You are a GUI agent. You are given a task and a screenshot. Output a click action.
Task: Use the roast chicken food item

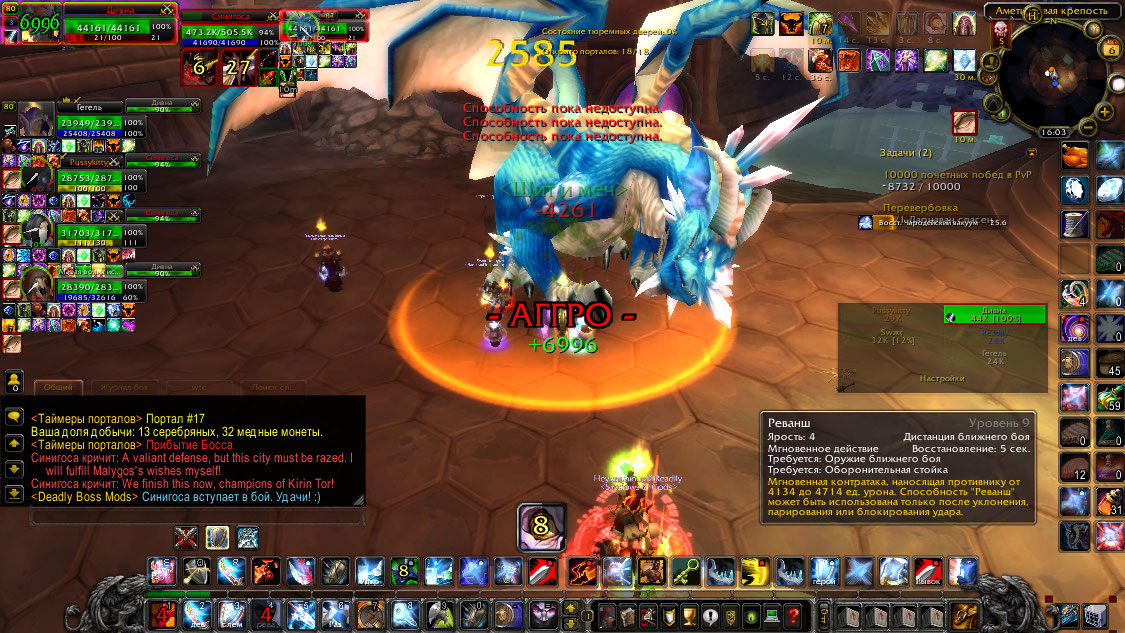pyautogui.click(x=1075, y=155)
